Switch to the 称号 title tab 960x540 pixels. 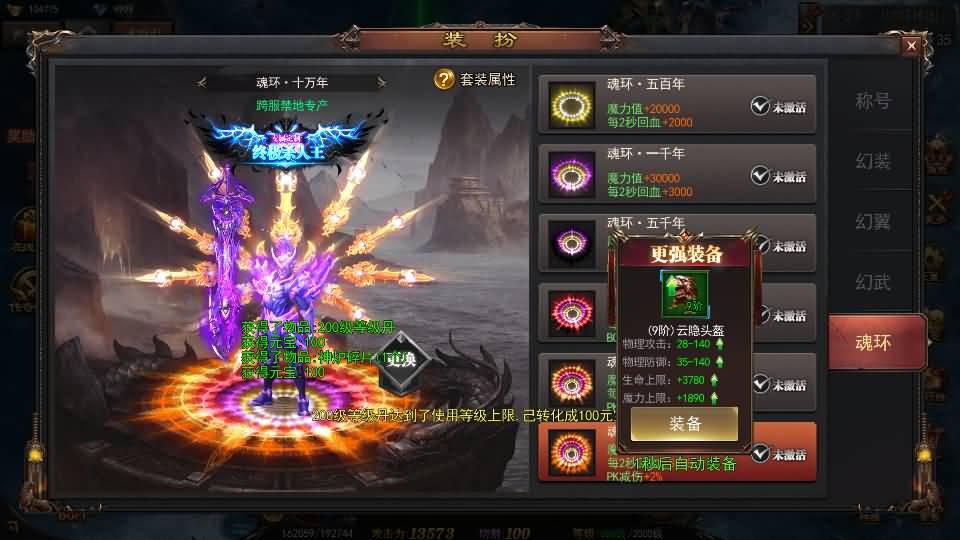(872, 101)
